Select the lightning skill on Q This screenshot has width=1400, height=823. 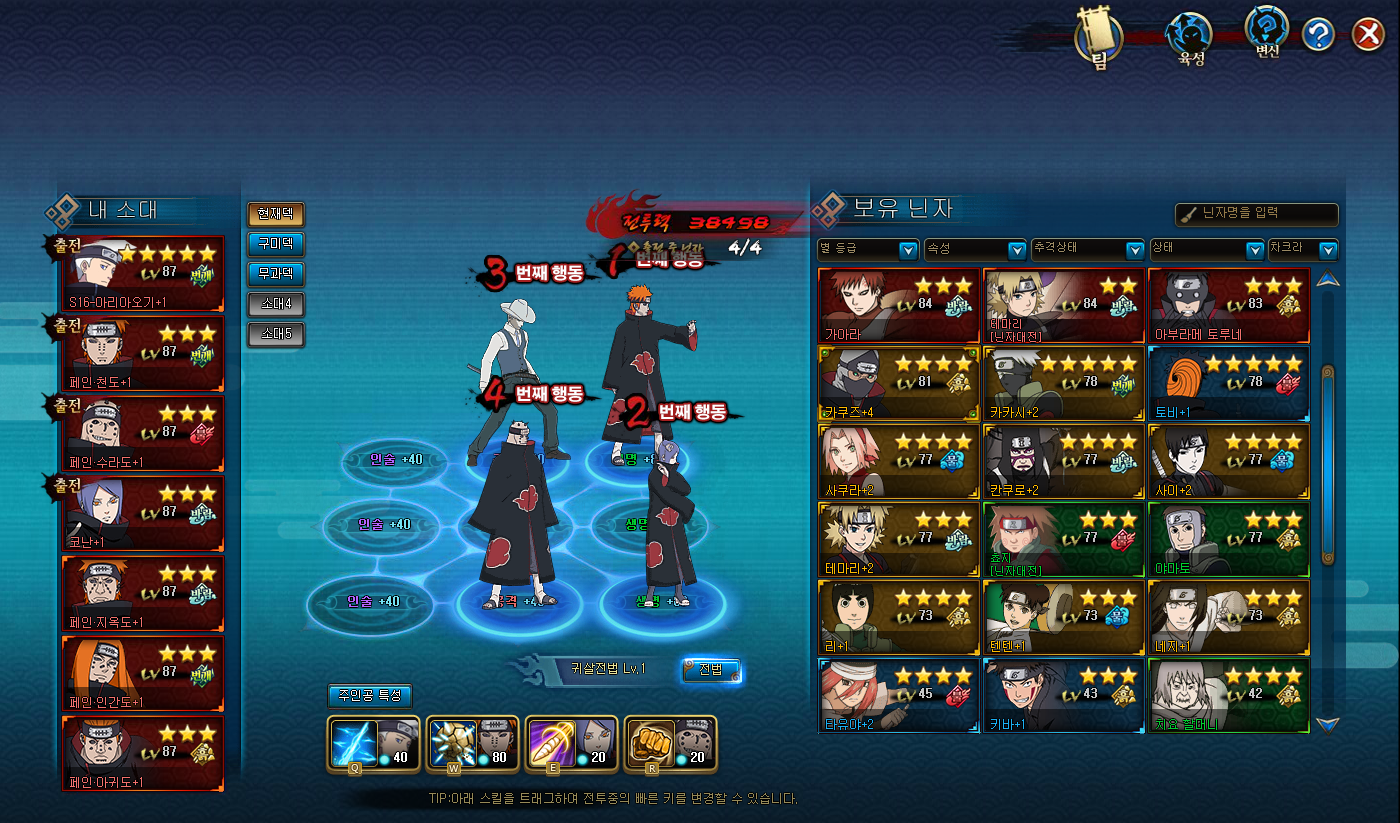(359, 743)
